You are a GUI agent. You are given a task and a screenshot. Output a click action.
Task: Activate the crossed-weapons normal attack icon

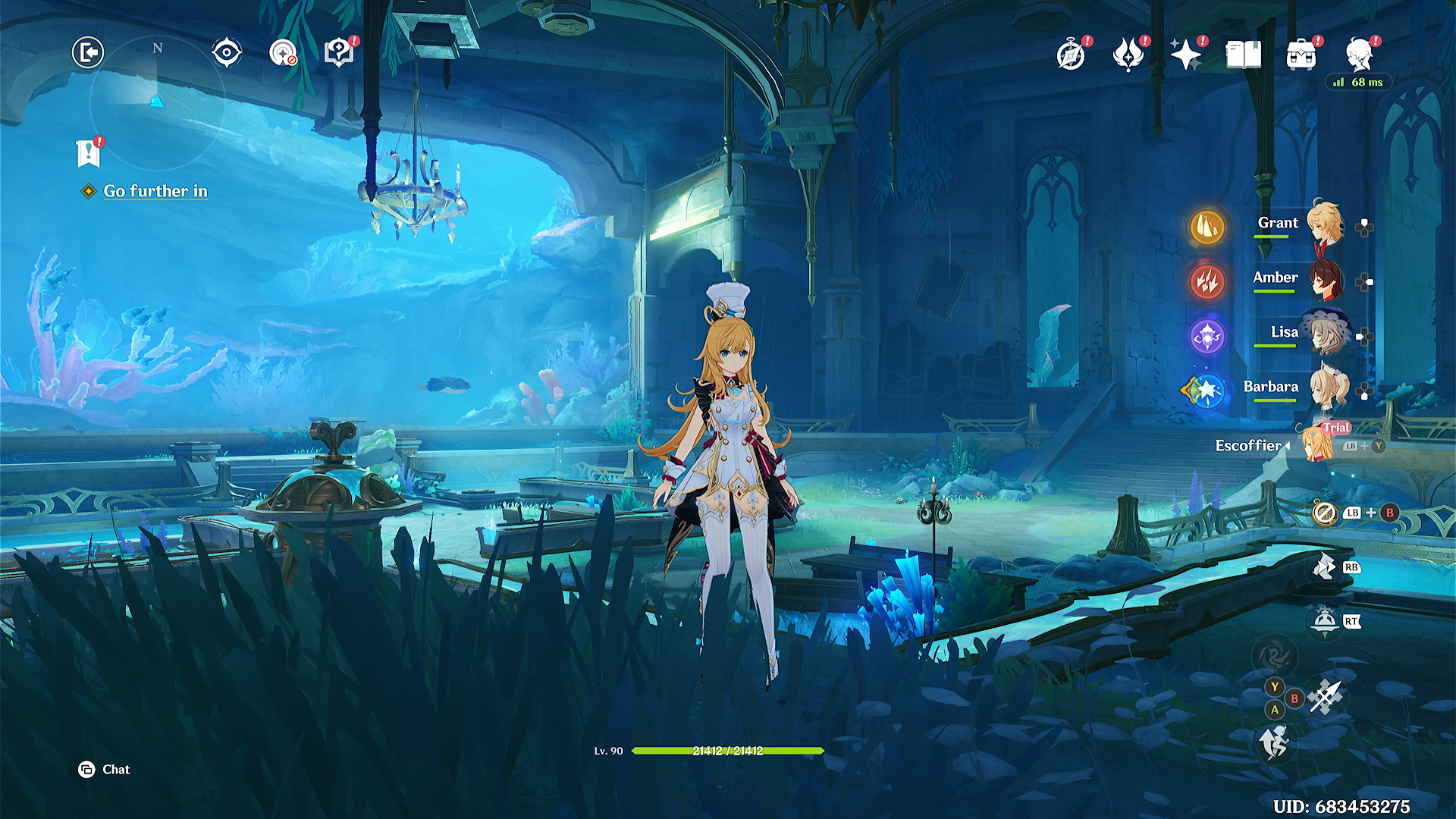click(x=1326, y=696)
